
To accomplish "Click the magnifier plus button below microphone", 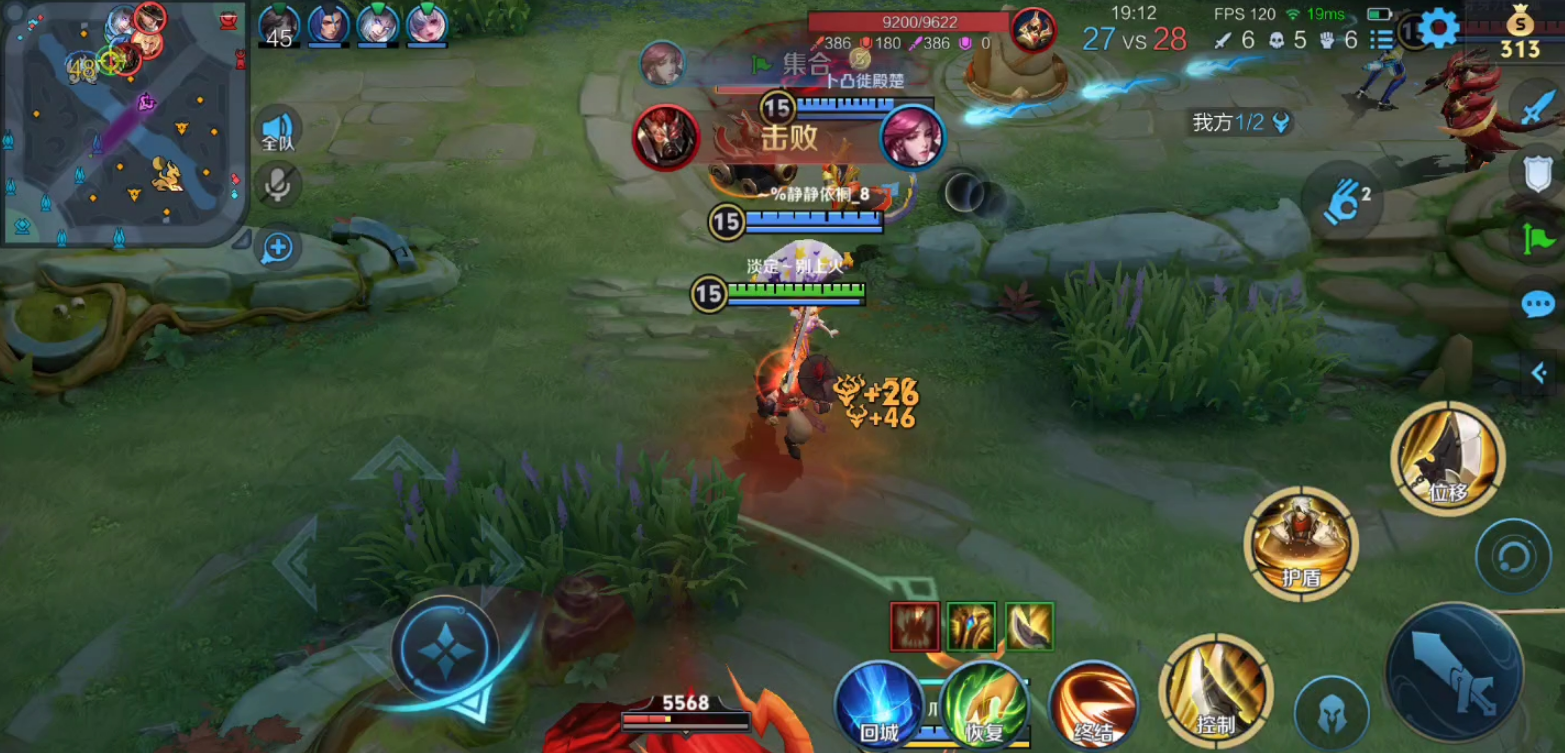I will 277,247.
